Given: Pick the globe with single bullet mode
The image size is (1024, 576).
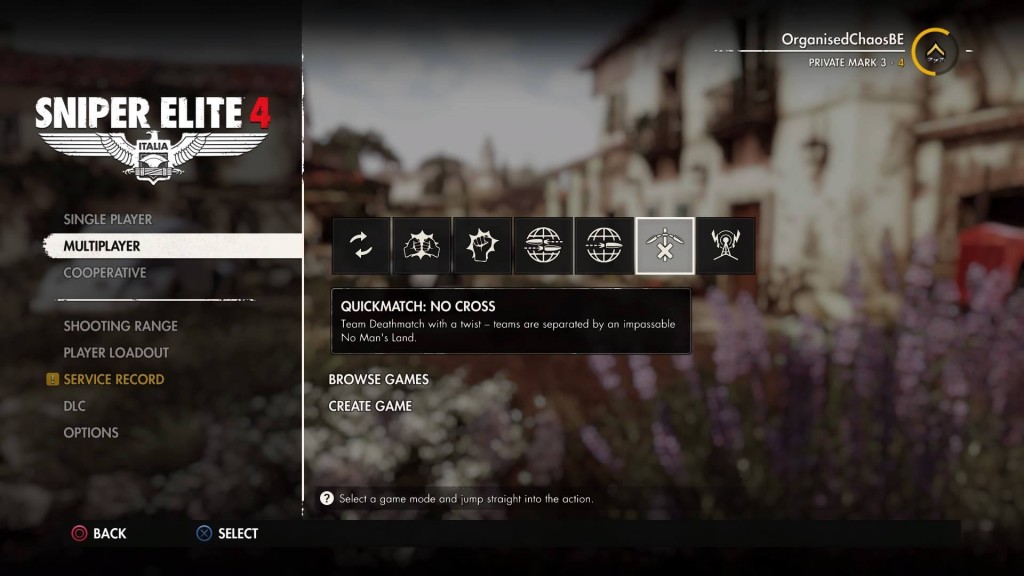Looking at the screenshot, I should pos(604,246).
